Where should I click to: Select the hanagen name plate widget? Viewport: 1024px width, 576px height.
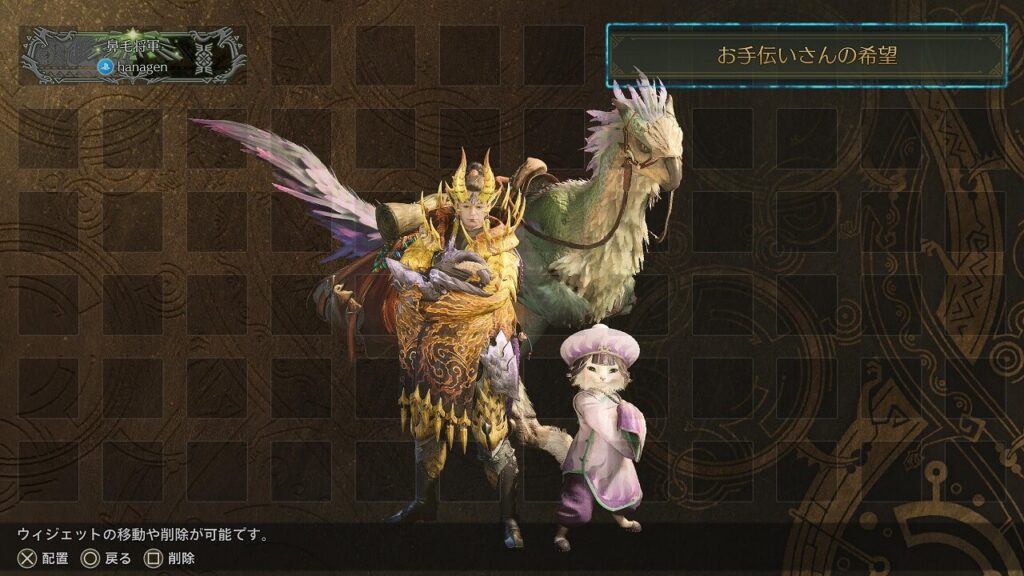(134, 56)
